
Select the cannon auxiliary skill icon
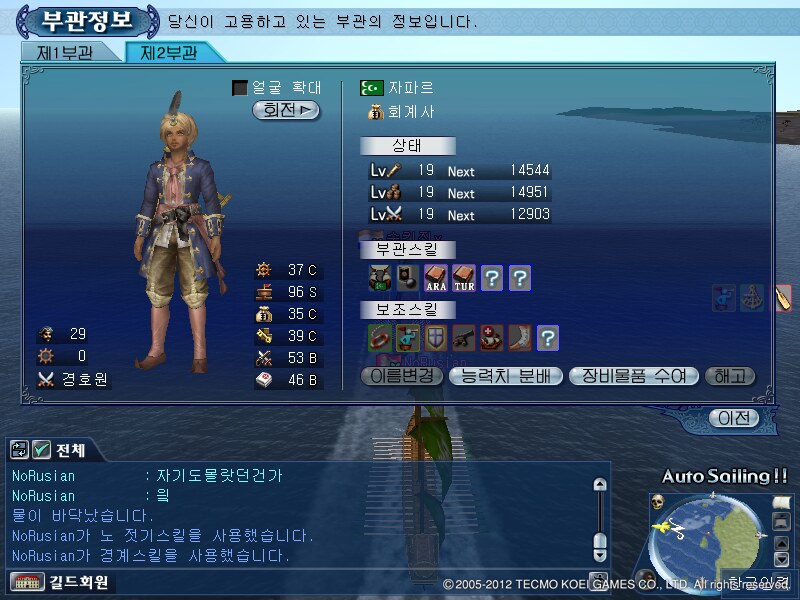coord(463,337)
